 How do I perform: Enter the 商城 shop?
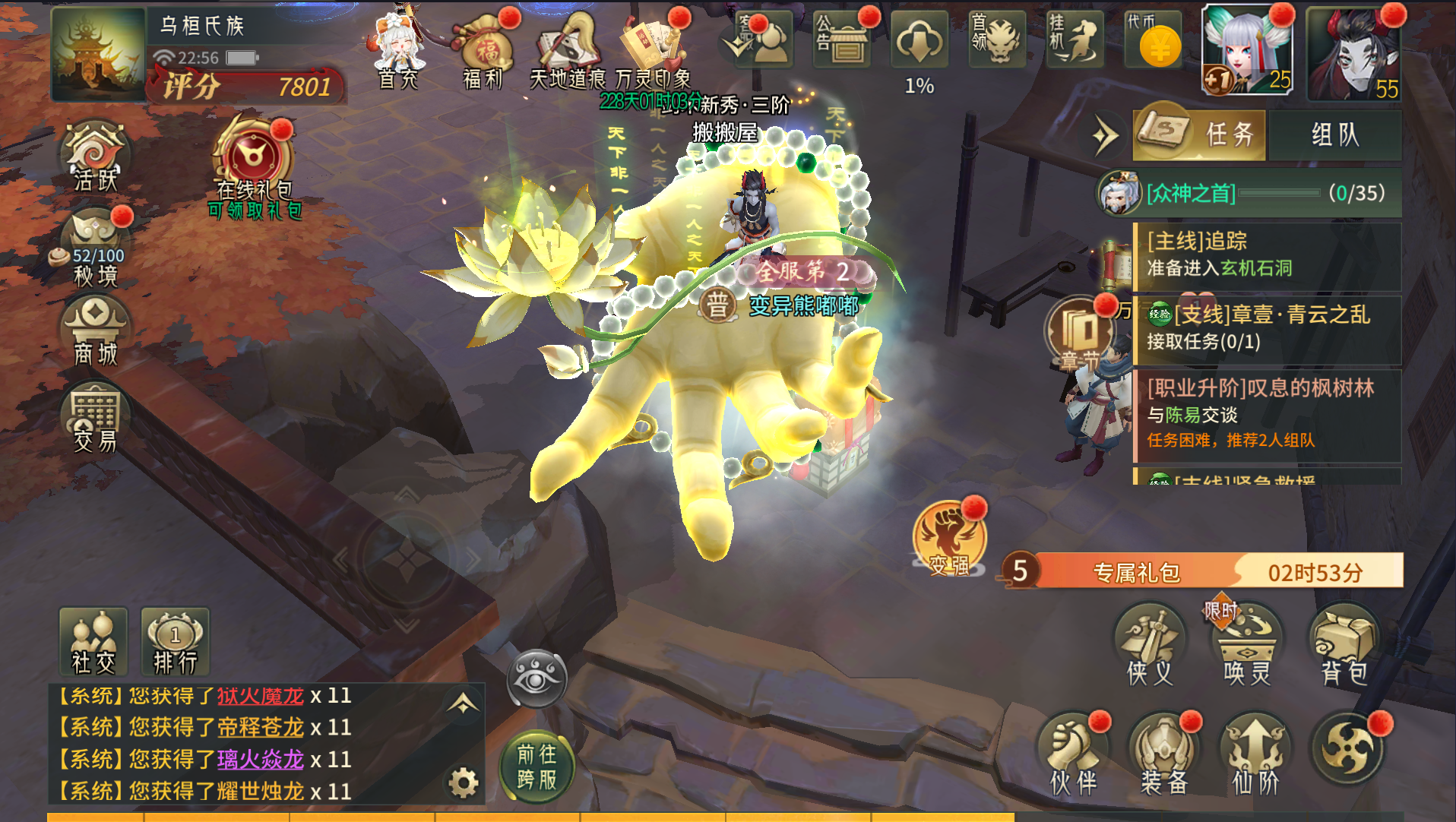96,332
